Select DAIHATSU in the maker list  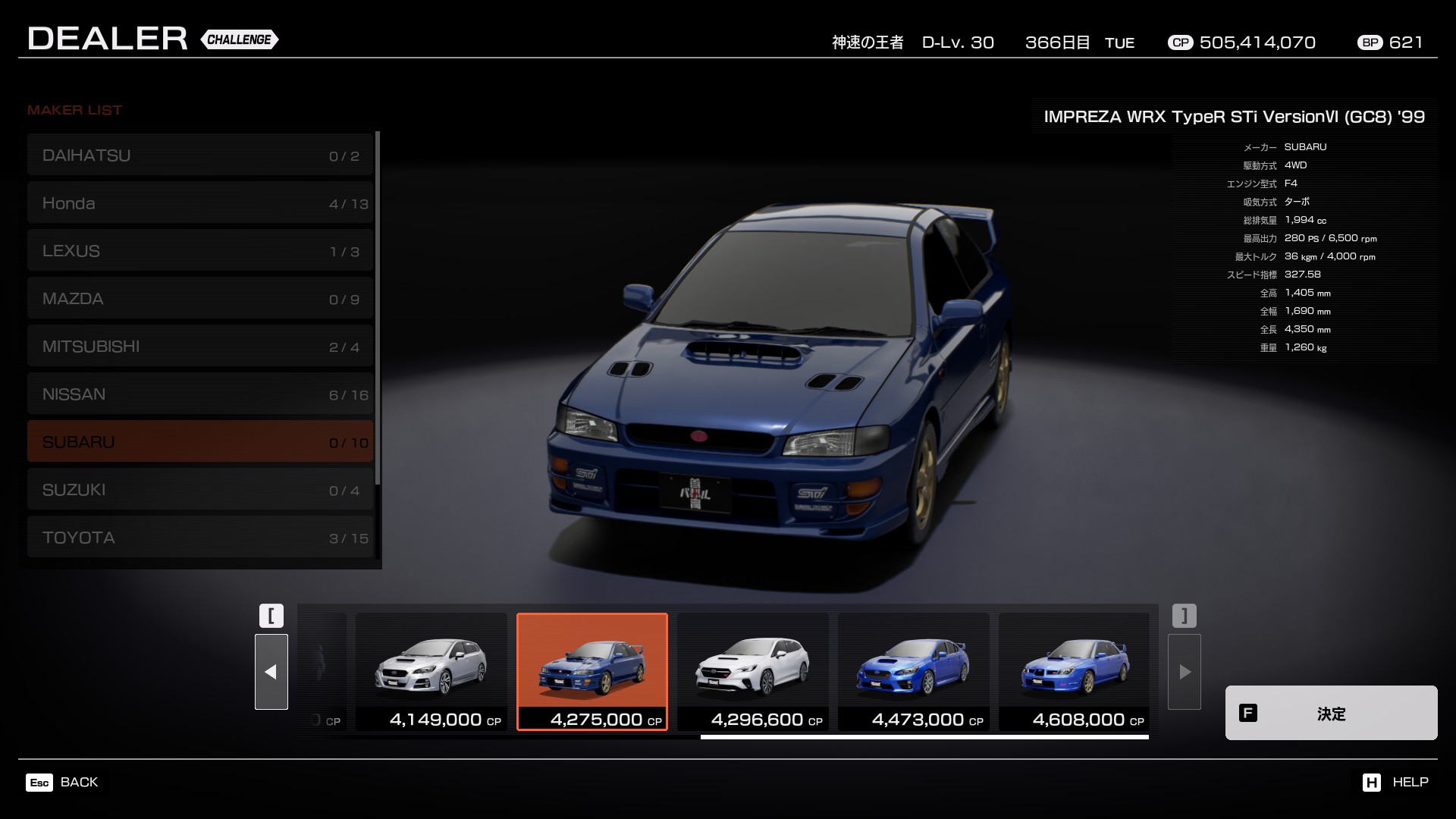click(x=200, y=155)
